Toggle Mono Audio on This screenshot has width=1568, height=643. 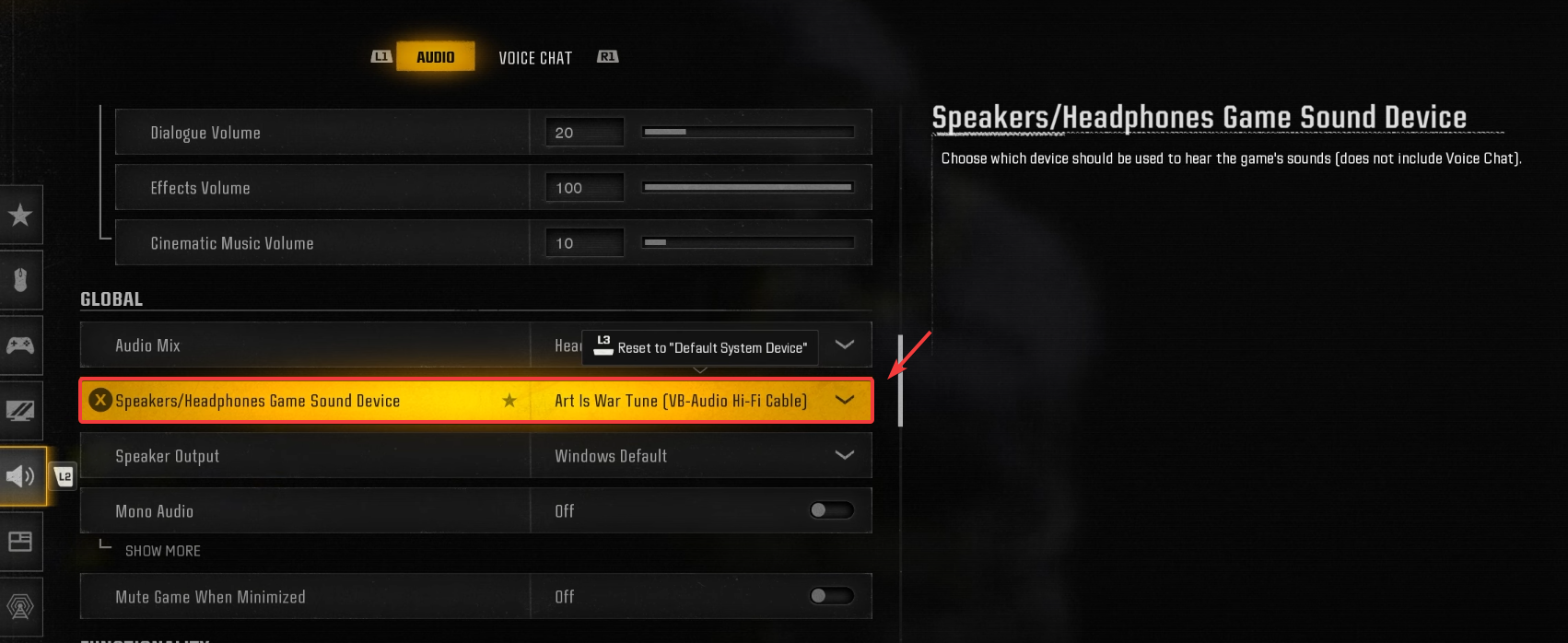point(831,510)
